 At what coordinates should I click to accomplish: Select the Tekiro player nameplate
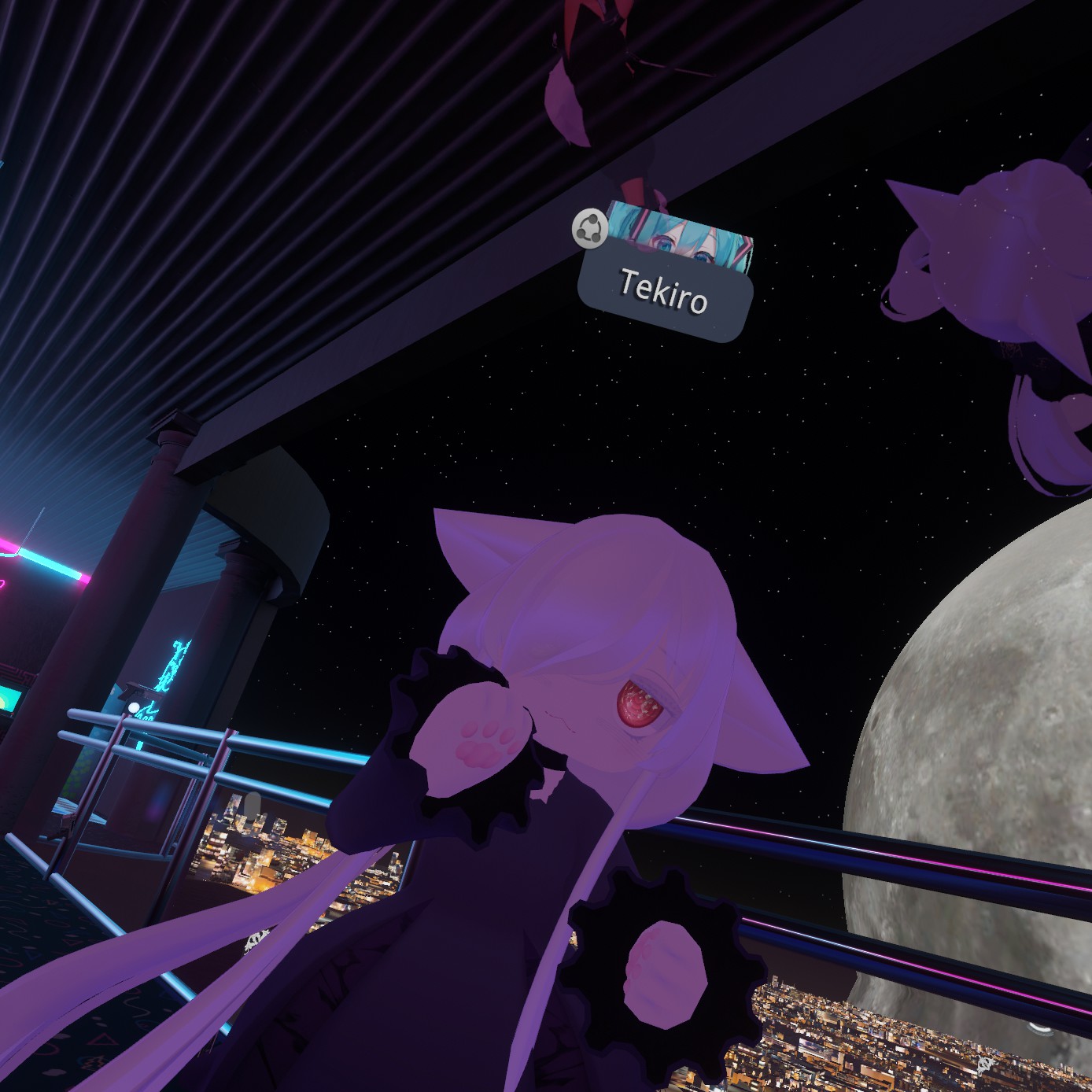(x=665, y=293)
